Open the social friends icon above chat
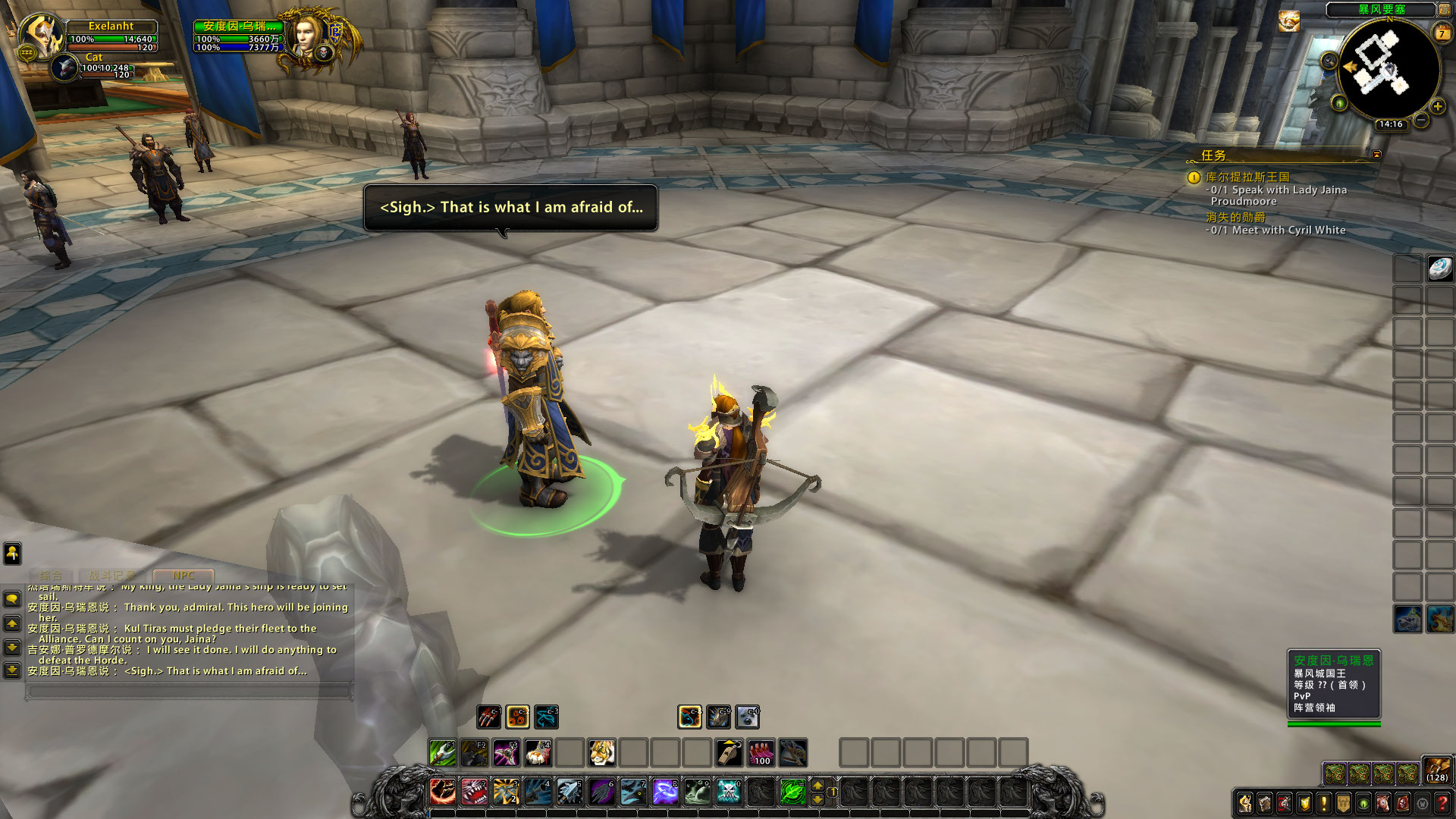 tap(12, 553)
